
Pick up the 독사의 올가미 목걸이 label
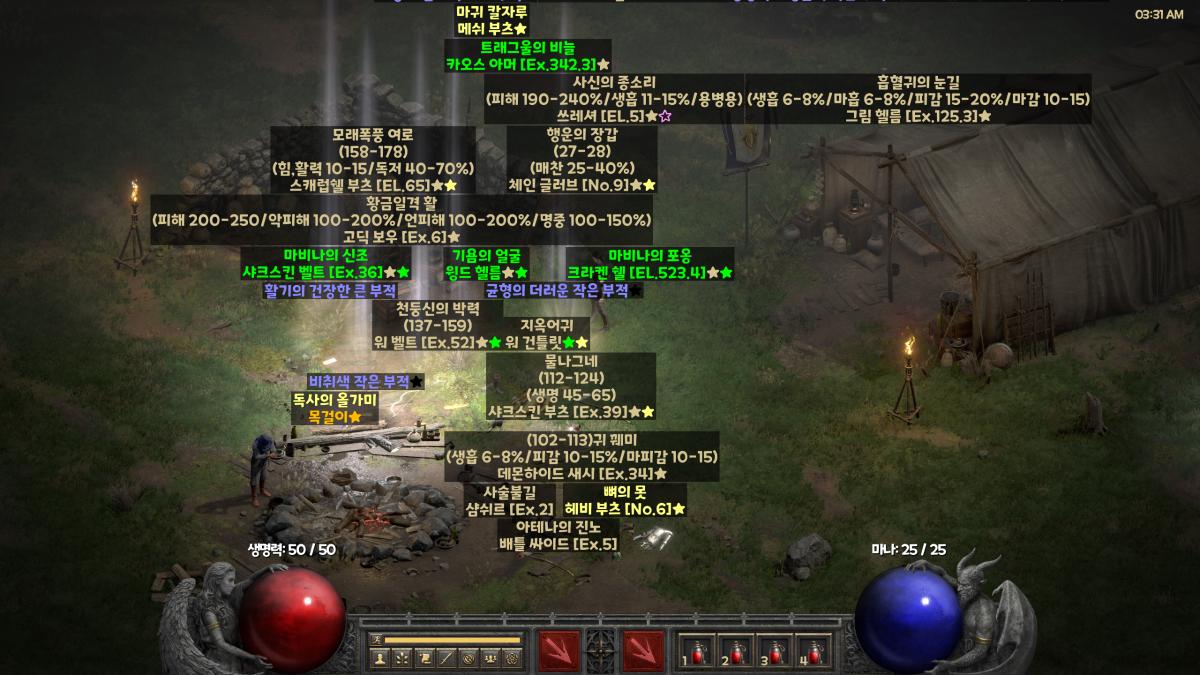[x=334, y=408]
